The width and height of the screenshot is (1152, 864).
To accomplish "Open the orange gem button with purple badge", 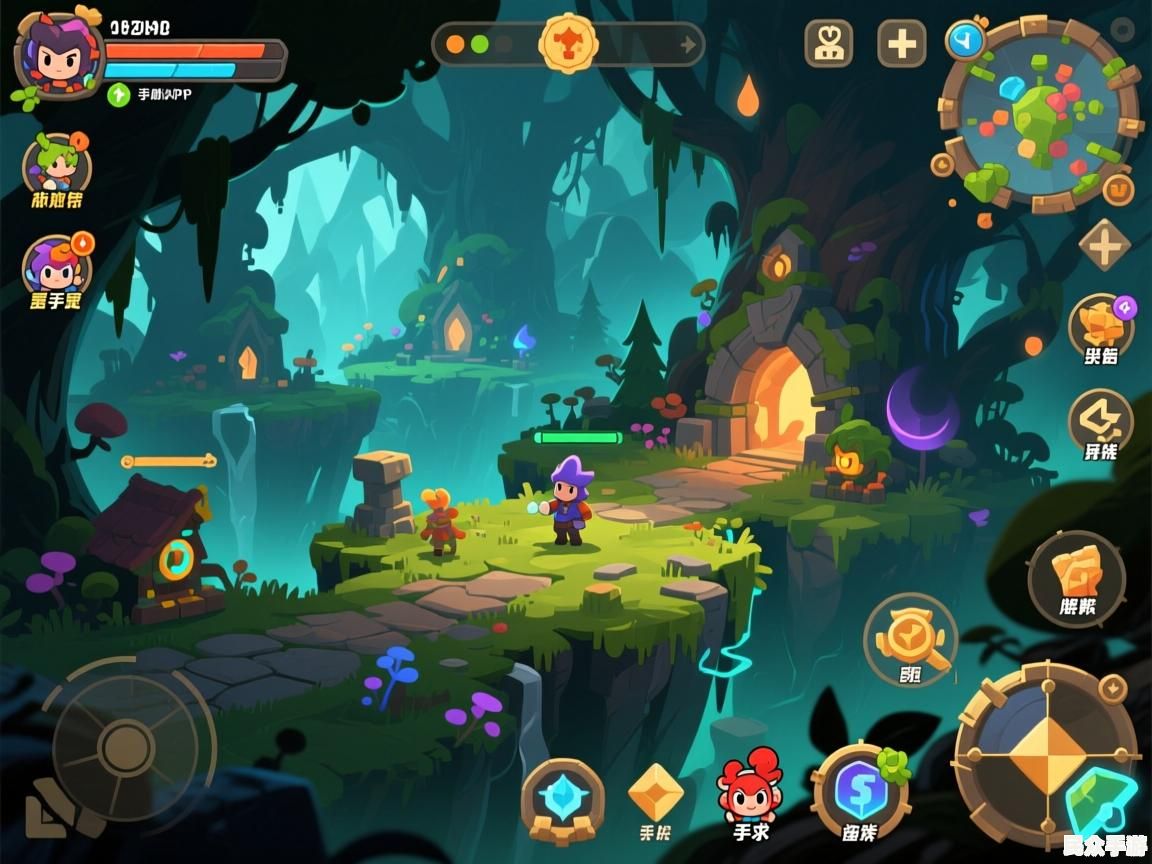I will [1100, 326].
